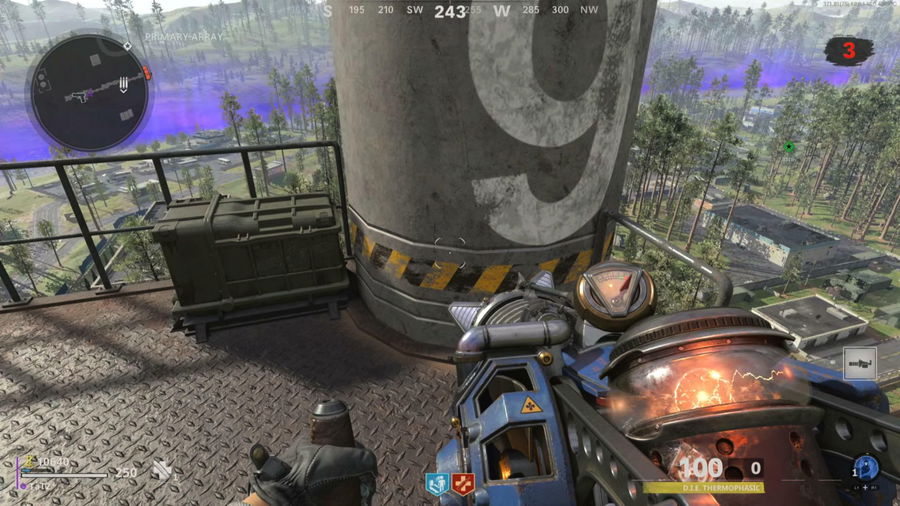
Task: Click the red marker on the minimap edge
Action: [148, 73]
